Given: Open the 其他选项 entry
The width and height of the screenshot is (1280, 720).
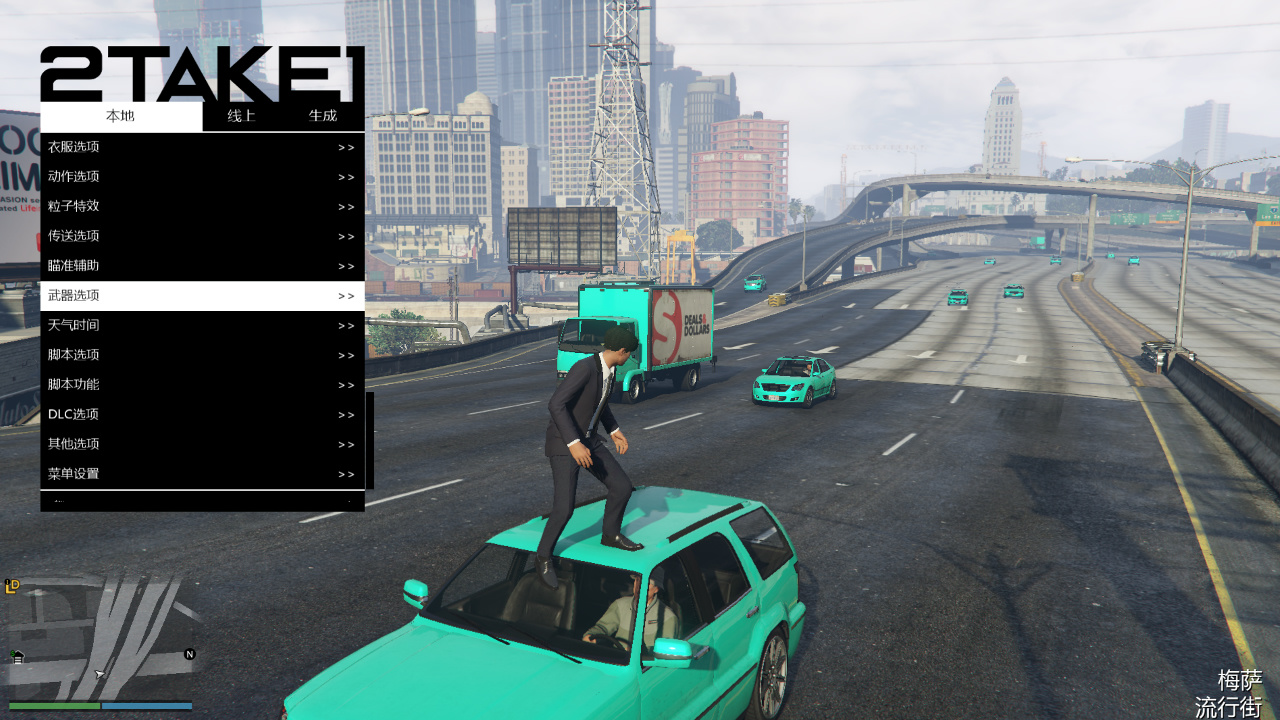Looking at the screenshot, I should click(x=202, y=444).
